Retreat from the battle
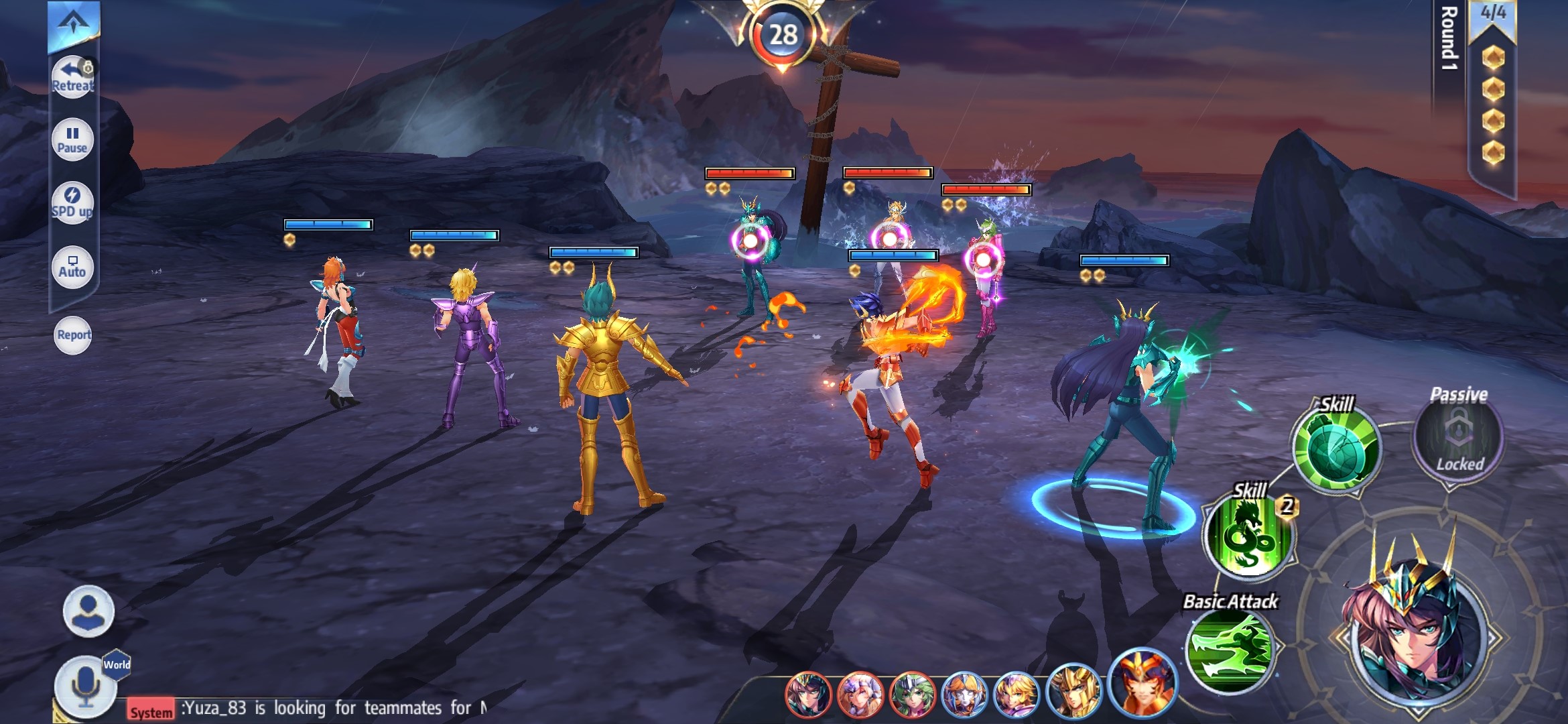Image resolution: width=1568 pixels, height=724 pixels. point(72,77)
